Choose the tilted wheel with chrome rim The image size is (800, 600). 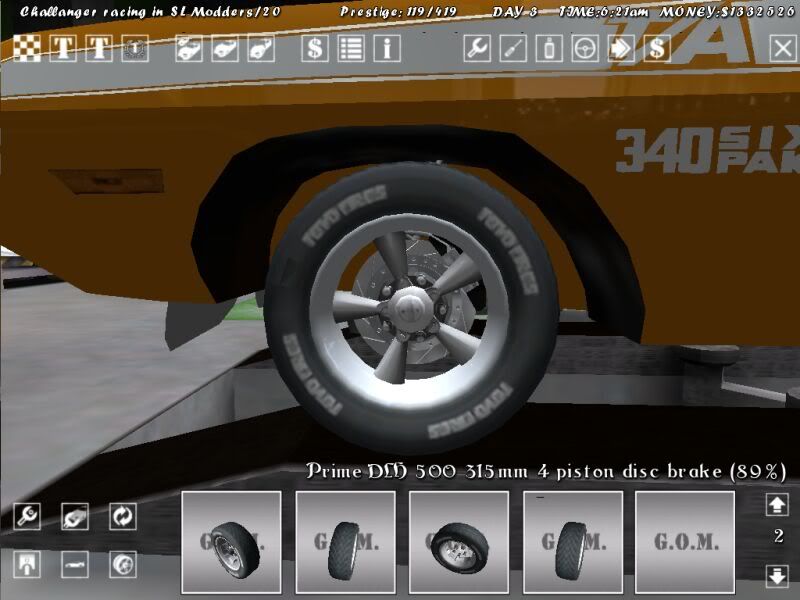point(459,542)
